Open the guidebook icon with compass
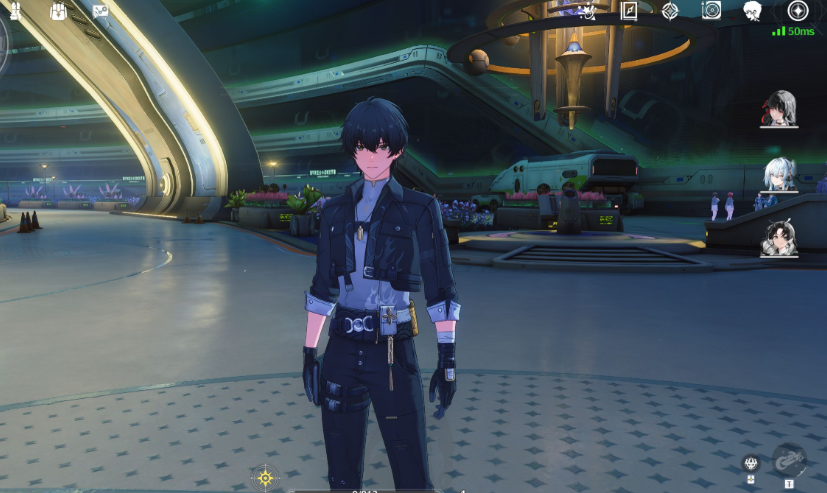The image size is (827, 493). (629, 11)
